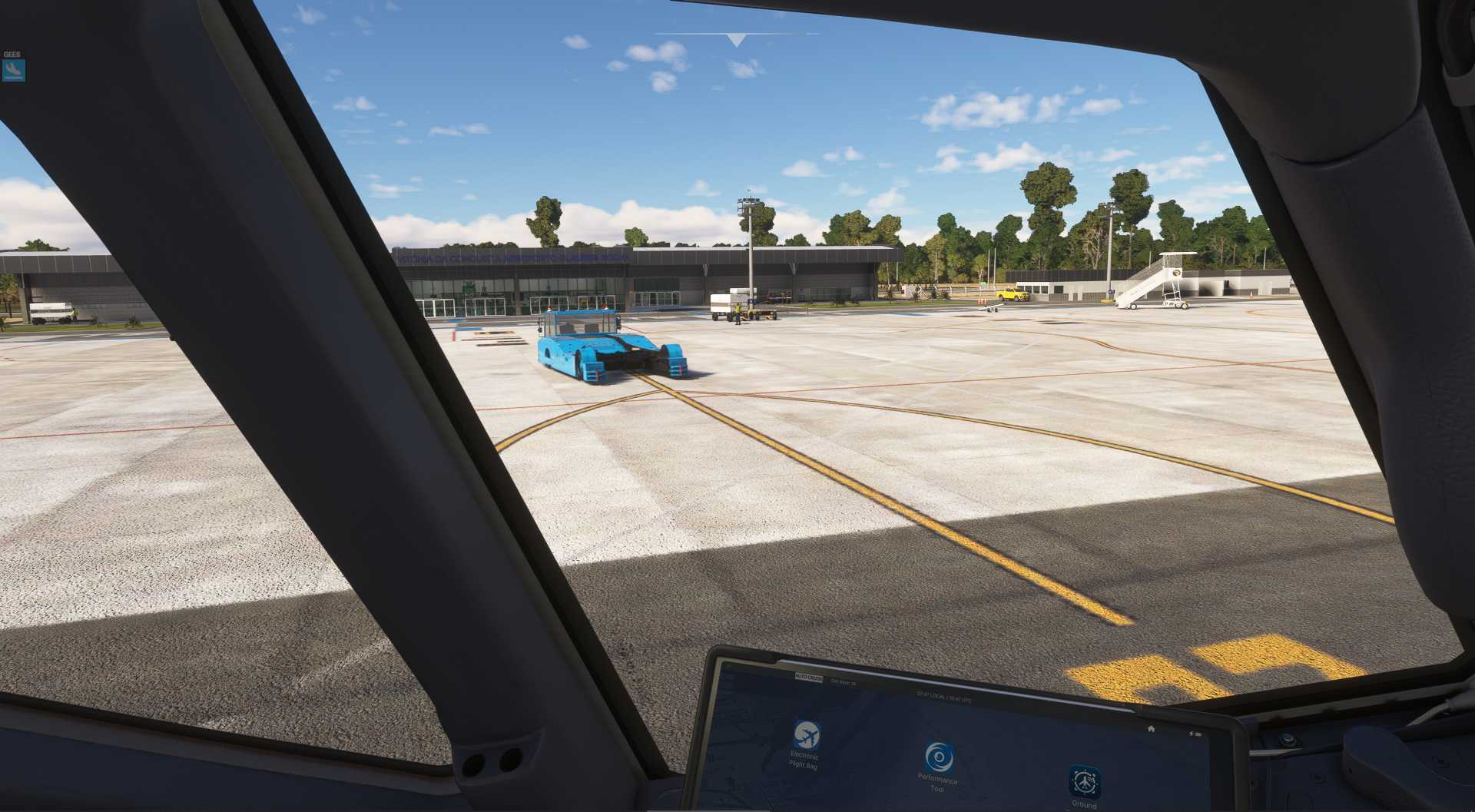Tap the tablet's home icon
This screenshot has height=812, width=1475.
pyautogui.click(x=1151, y=728)
